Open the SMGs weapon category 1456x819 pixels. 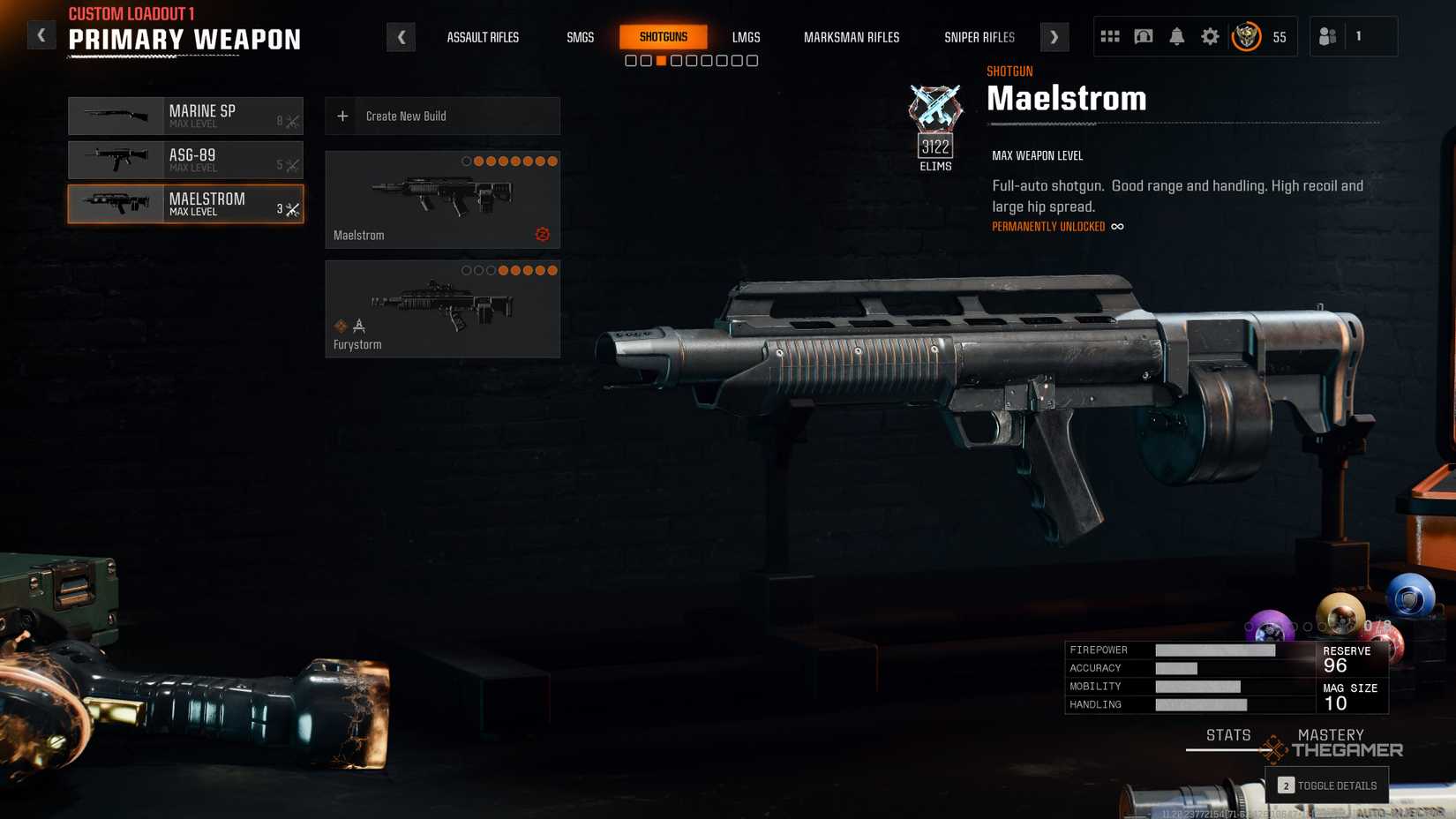(x=580, y=37)
